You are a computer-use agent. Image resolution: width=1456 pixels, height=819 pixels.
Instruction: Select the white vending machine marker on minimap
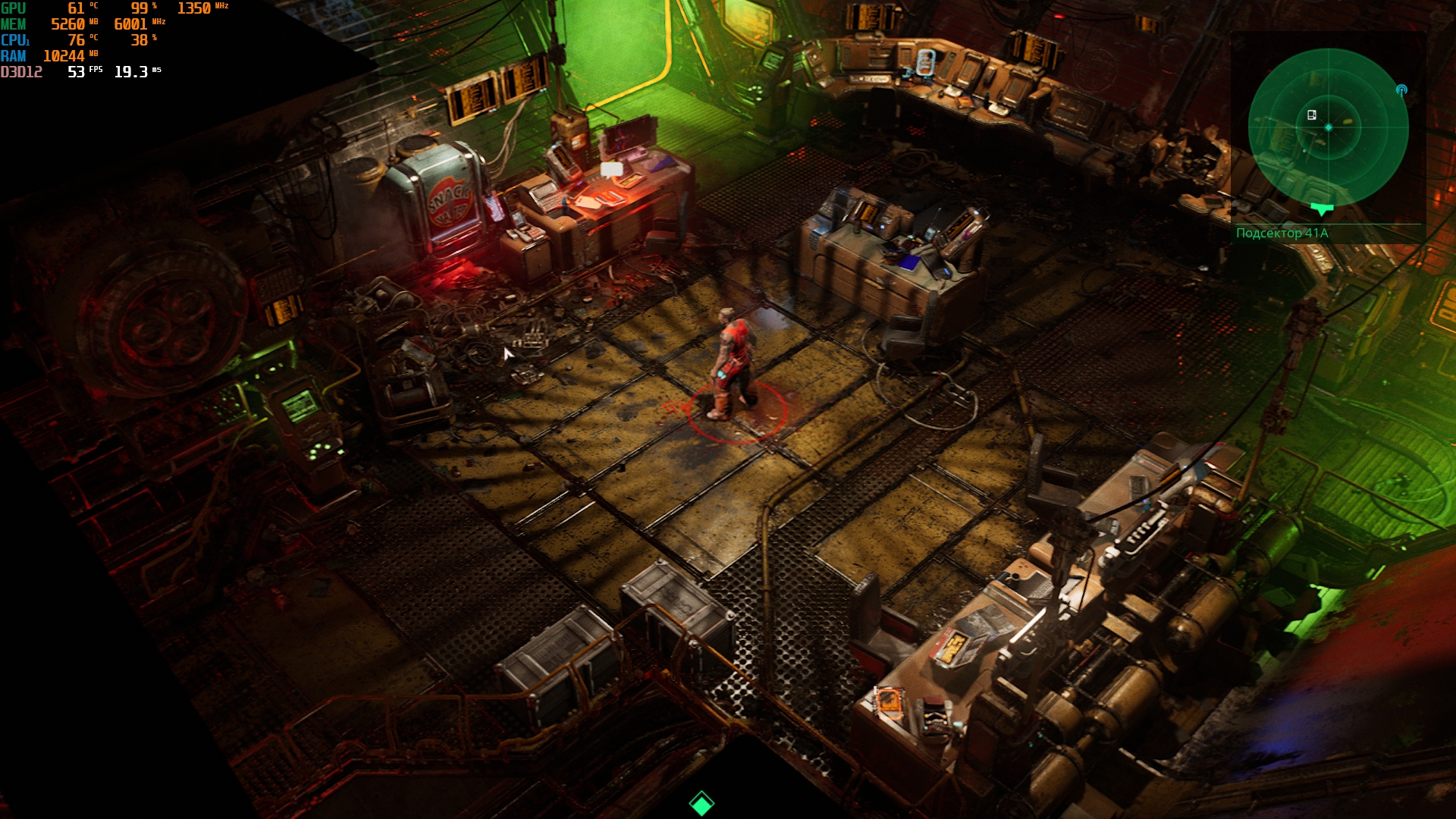[x=1311, y=115]
